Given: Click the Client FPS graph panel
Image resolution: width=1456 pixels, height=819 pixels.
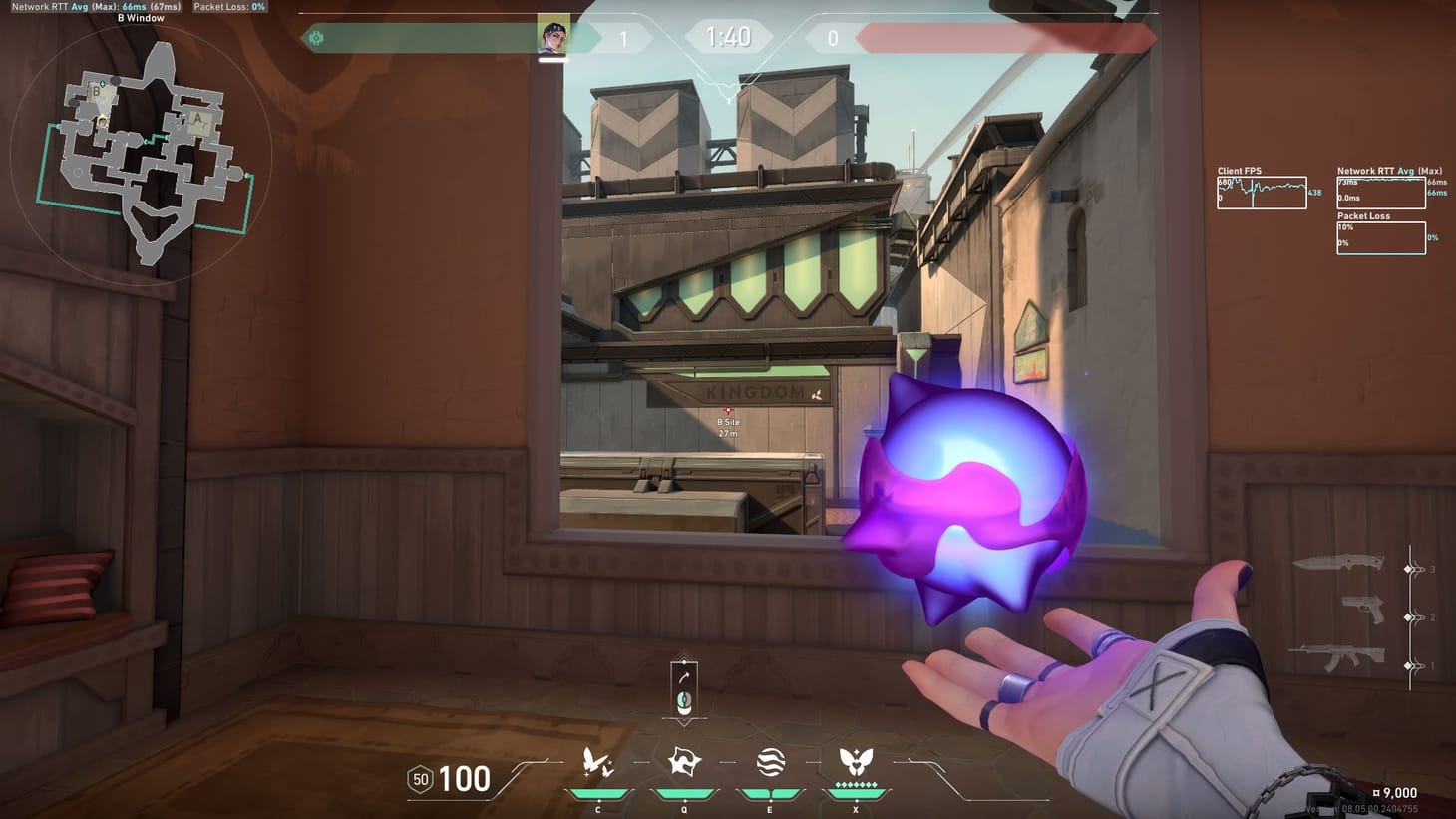Looking at the screenshot, I should pos(1262,192).
